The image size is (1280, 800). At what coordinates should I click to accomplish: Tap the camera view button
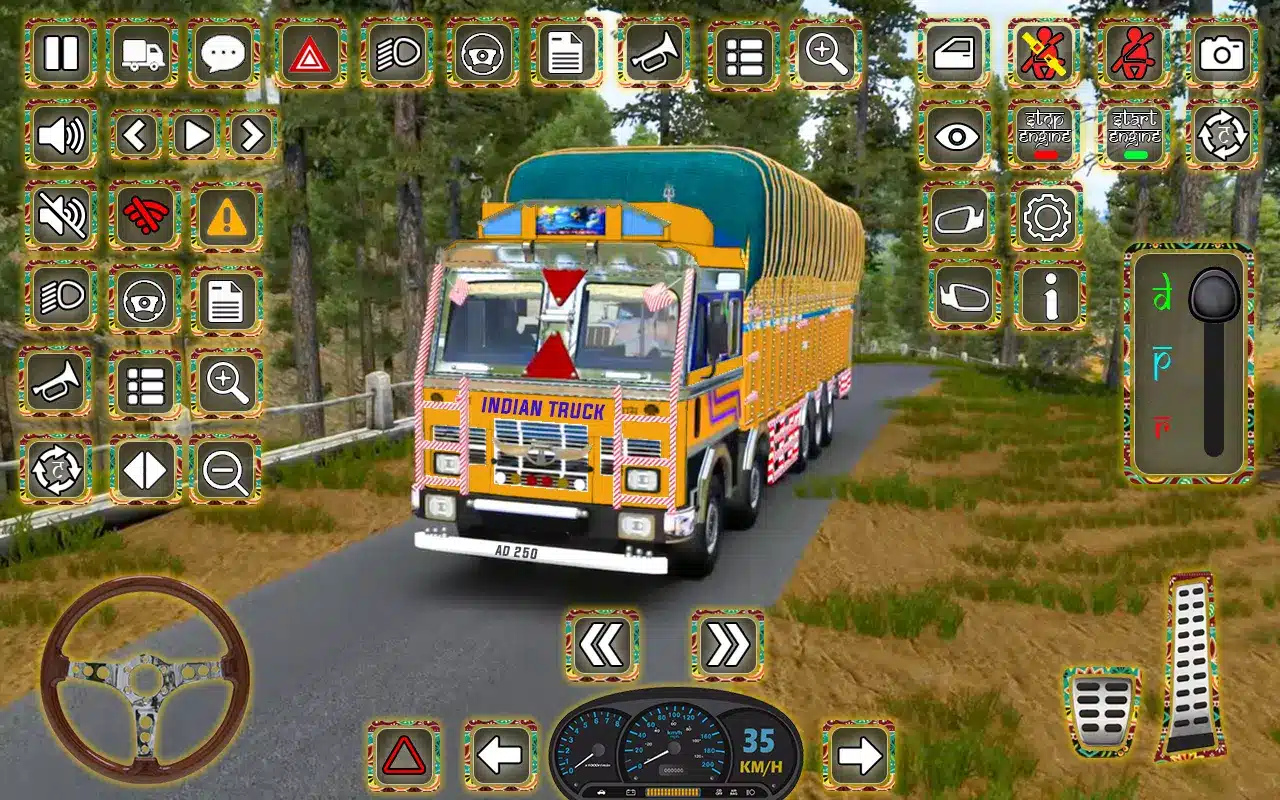(1222, 52)
